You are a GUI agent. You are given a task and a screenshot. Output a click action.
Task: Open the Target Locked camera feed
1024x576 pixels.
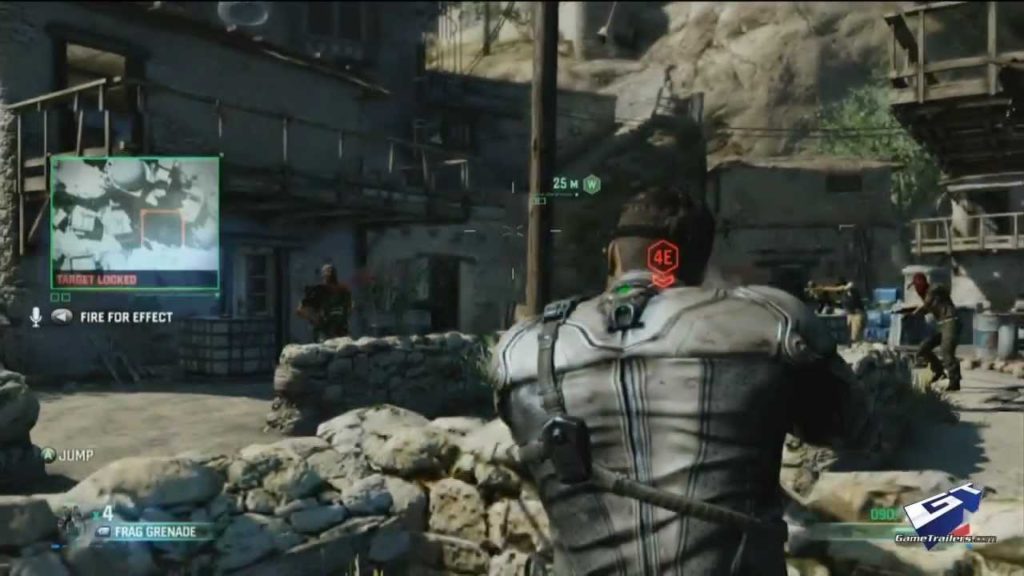[x=135, y=222]
